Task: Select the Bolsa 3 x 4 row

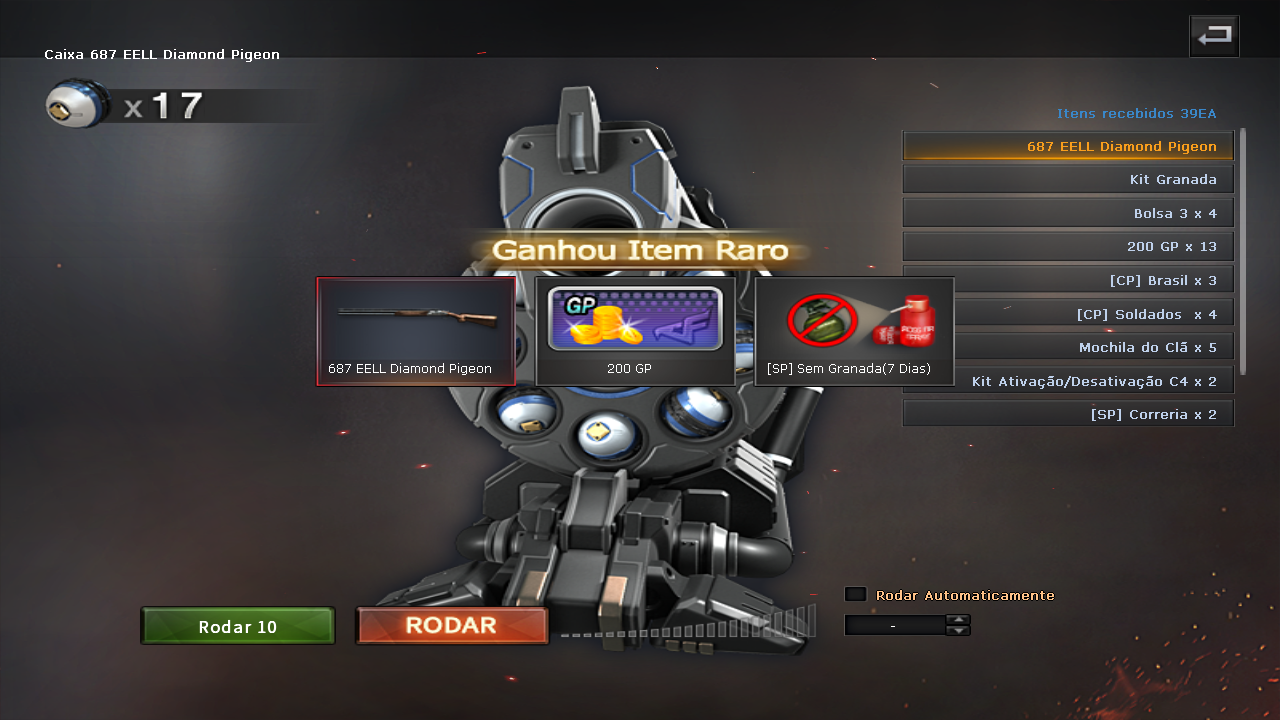Action: click(x=1068, y=213)
